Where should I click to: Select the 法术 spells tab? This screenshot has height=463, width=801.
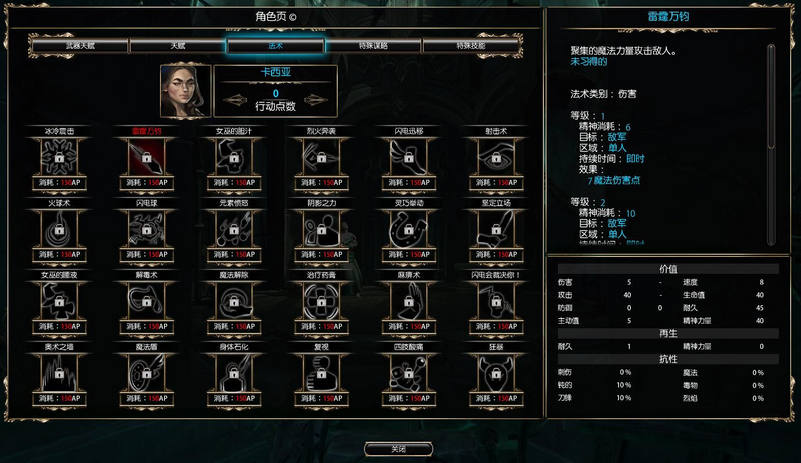click(275, 46)
